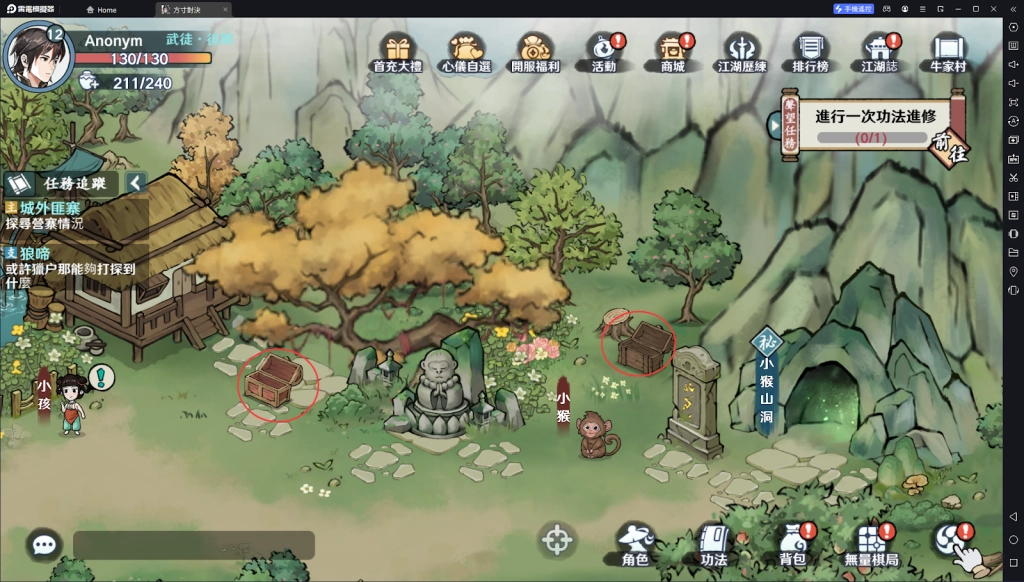Show the 排行榜 leaderboard
1024x582 pixels.
[x=812, y=51]
